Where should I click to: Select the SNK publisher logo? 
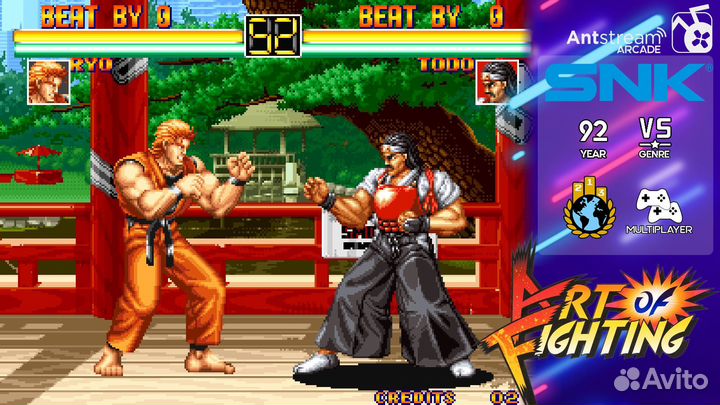tap(625, 83)
